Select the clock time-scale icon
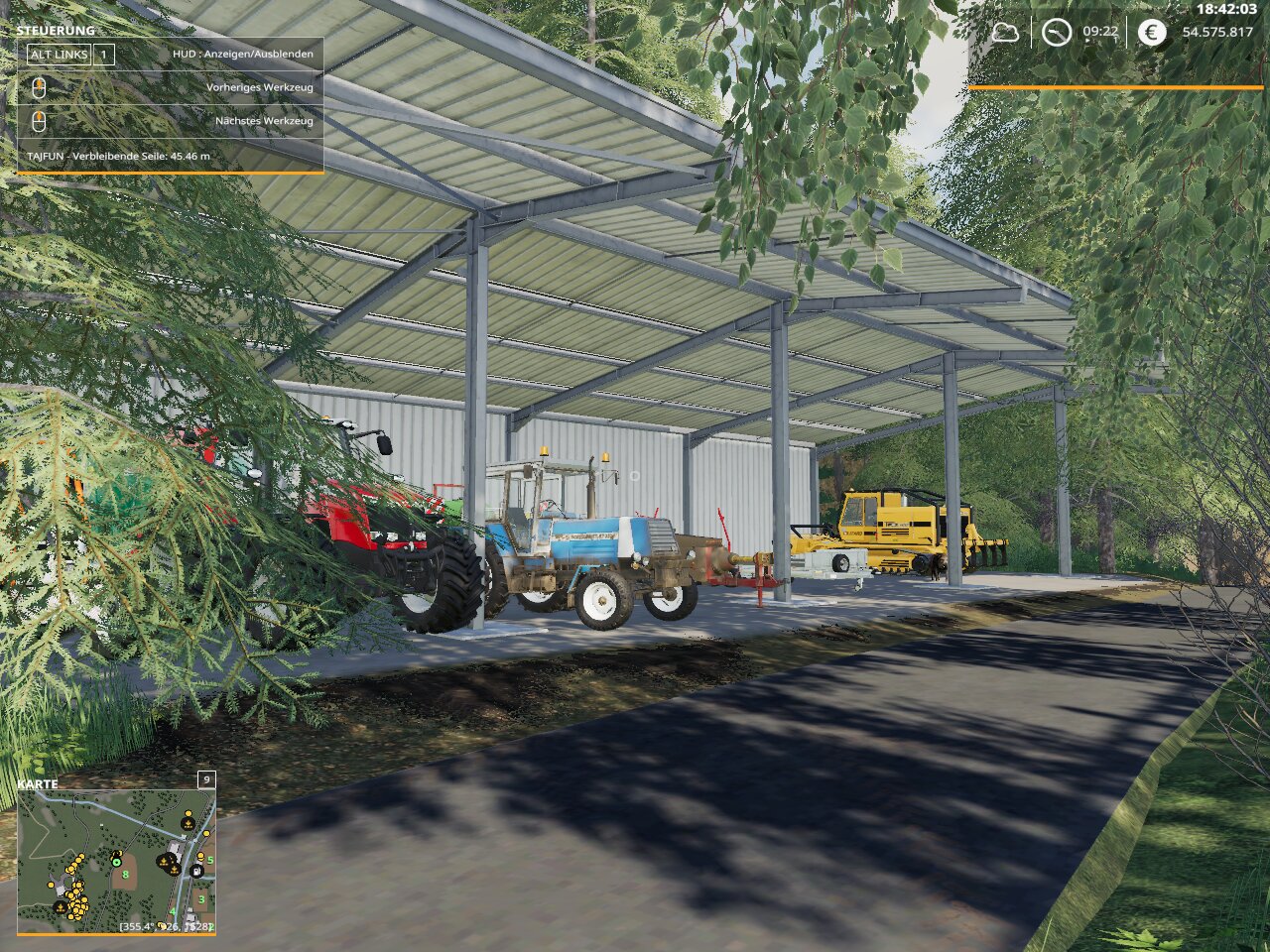 [1057, 32]
